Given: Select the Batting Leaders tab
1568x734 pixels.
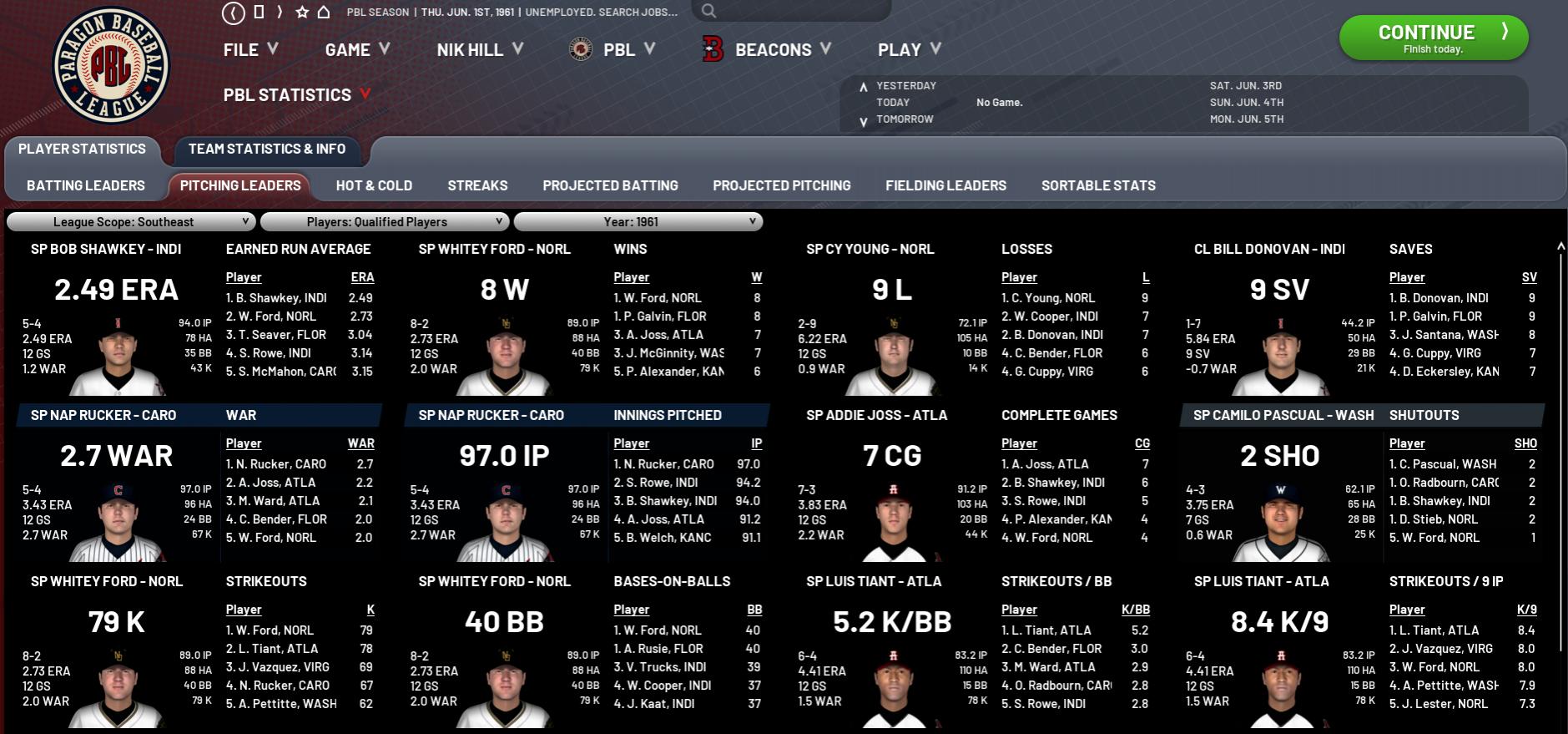Looking at the screenshot, I should [x=86, y=185].
